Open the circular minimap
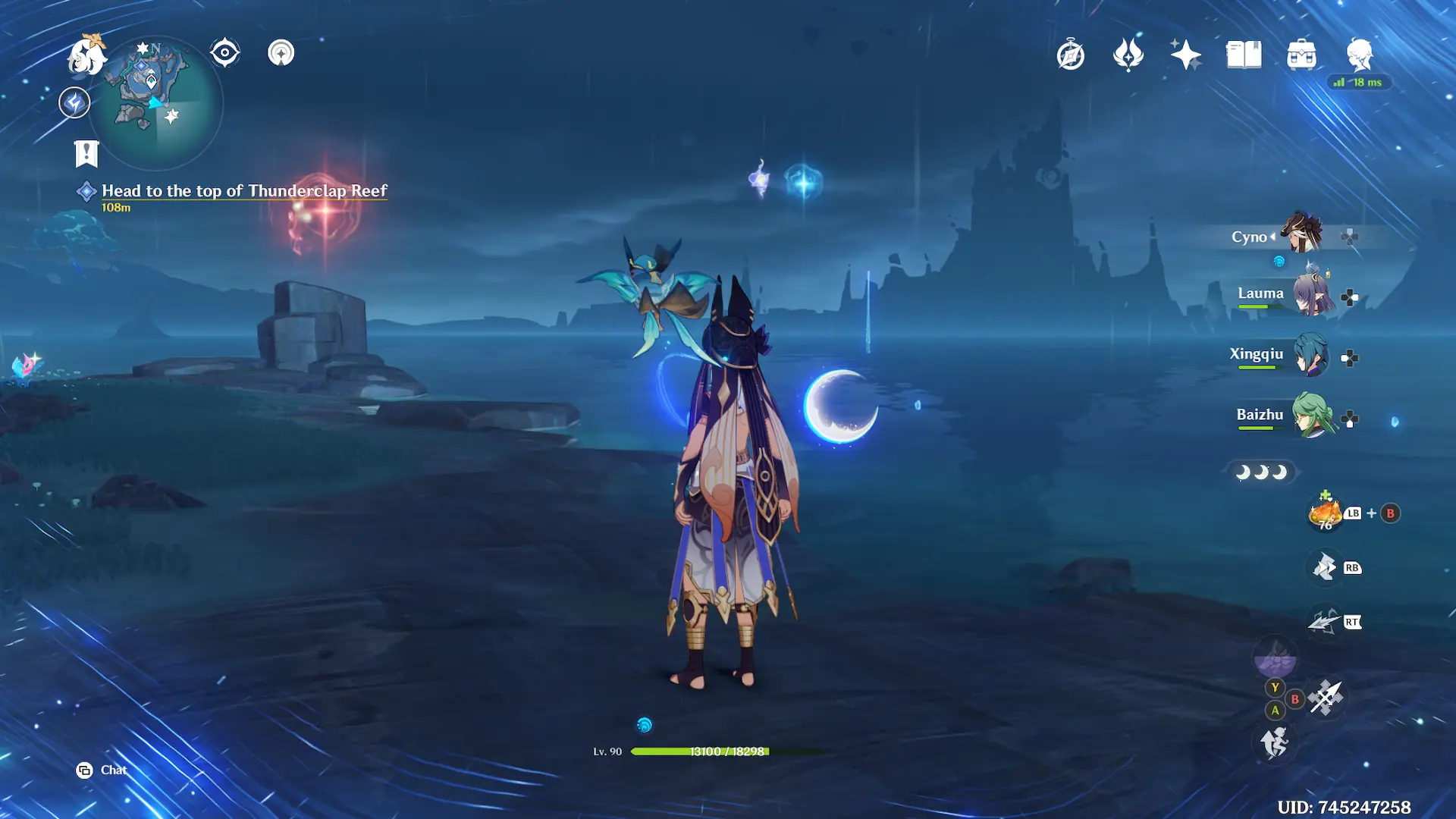 pyautogui.click(x=156, y=101)
